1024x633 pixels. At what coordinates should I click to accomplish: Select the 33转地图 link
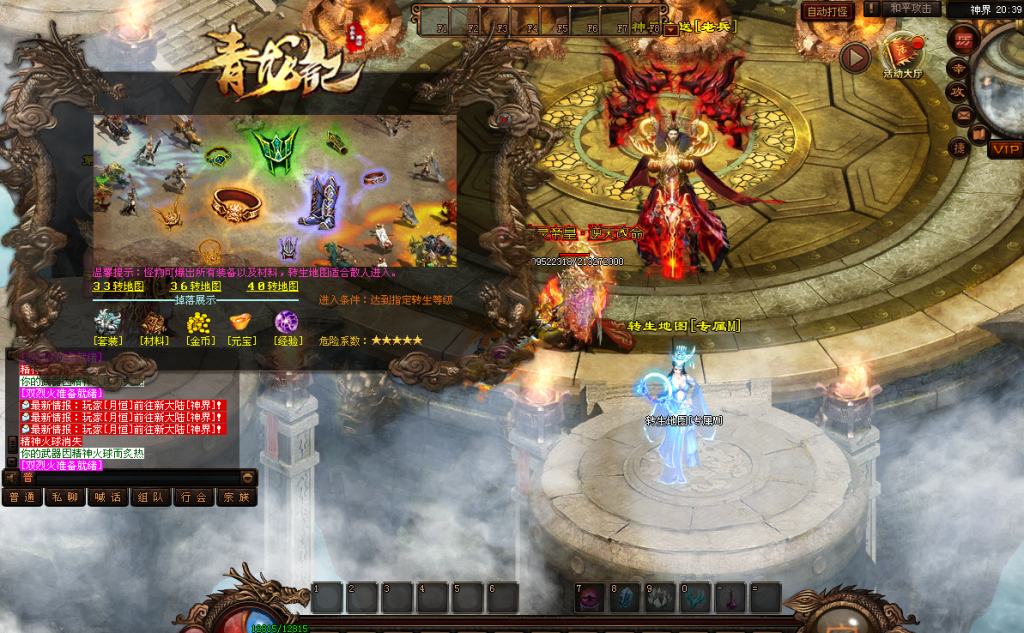[x=118, y=286]
